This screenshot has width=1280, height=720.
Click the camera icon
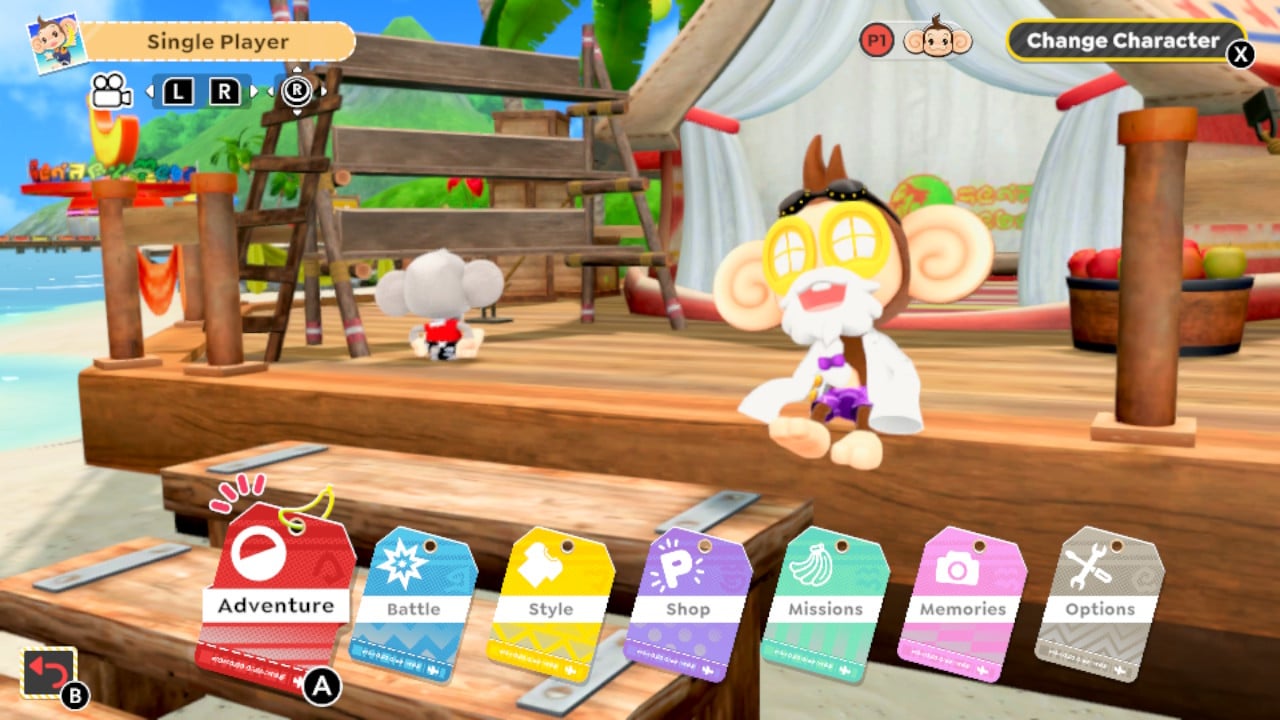pyautogui.click(x=112, y=91)
